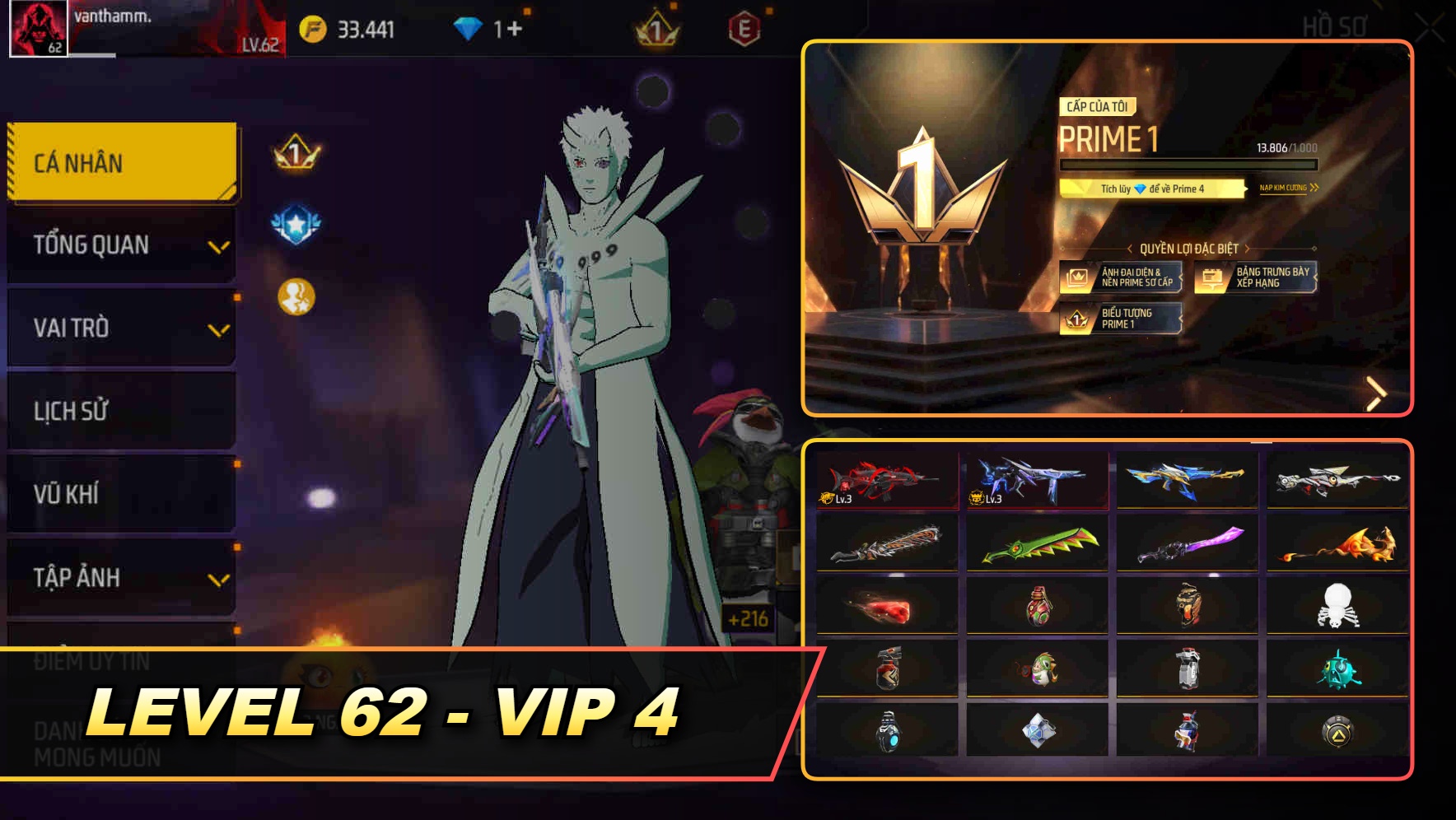Expand the Tổng Quan section

120,245
